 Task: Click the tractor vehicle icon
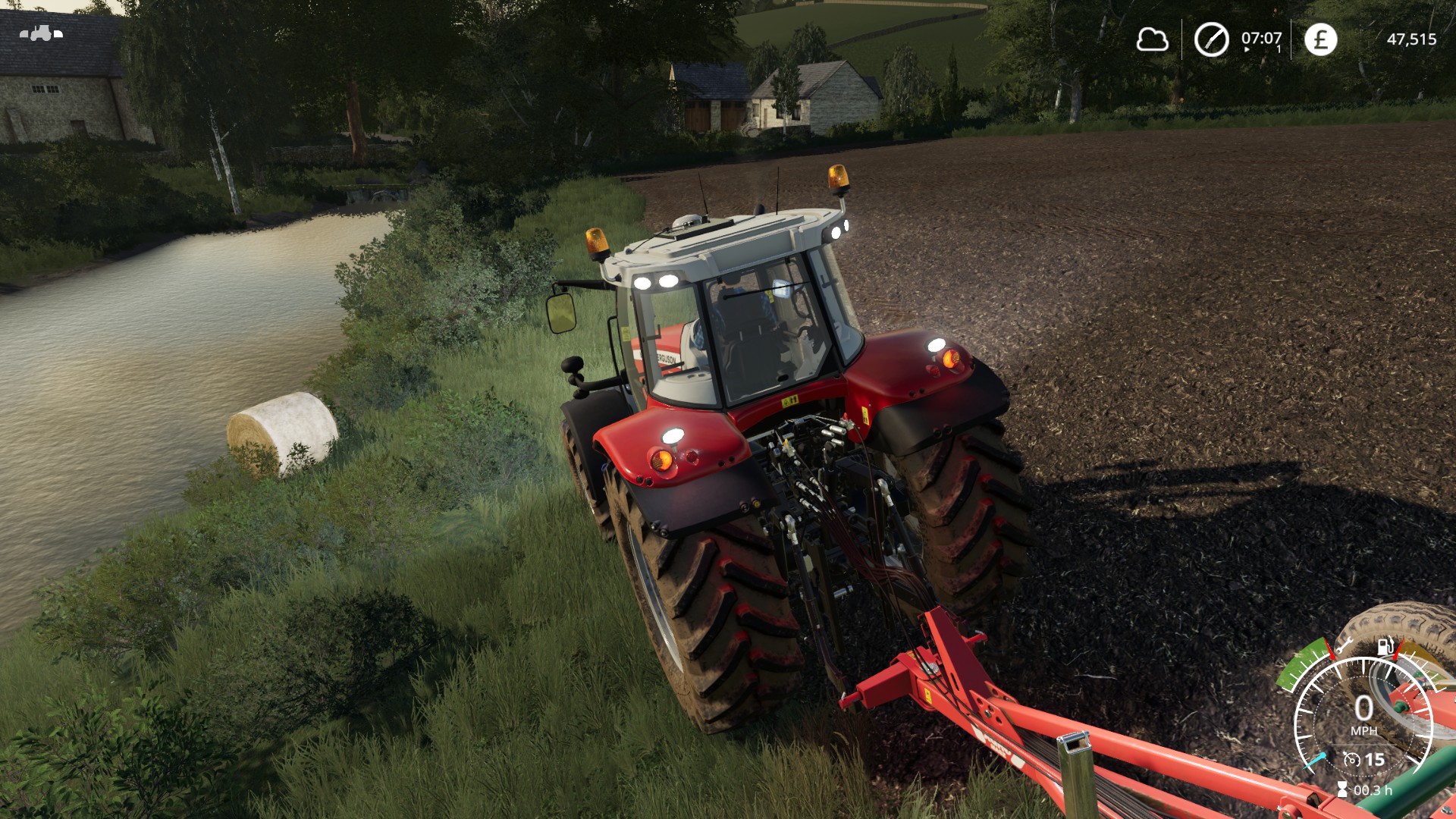coord(41,33)
